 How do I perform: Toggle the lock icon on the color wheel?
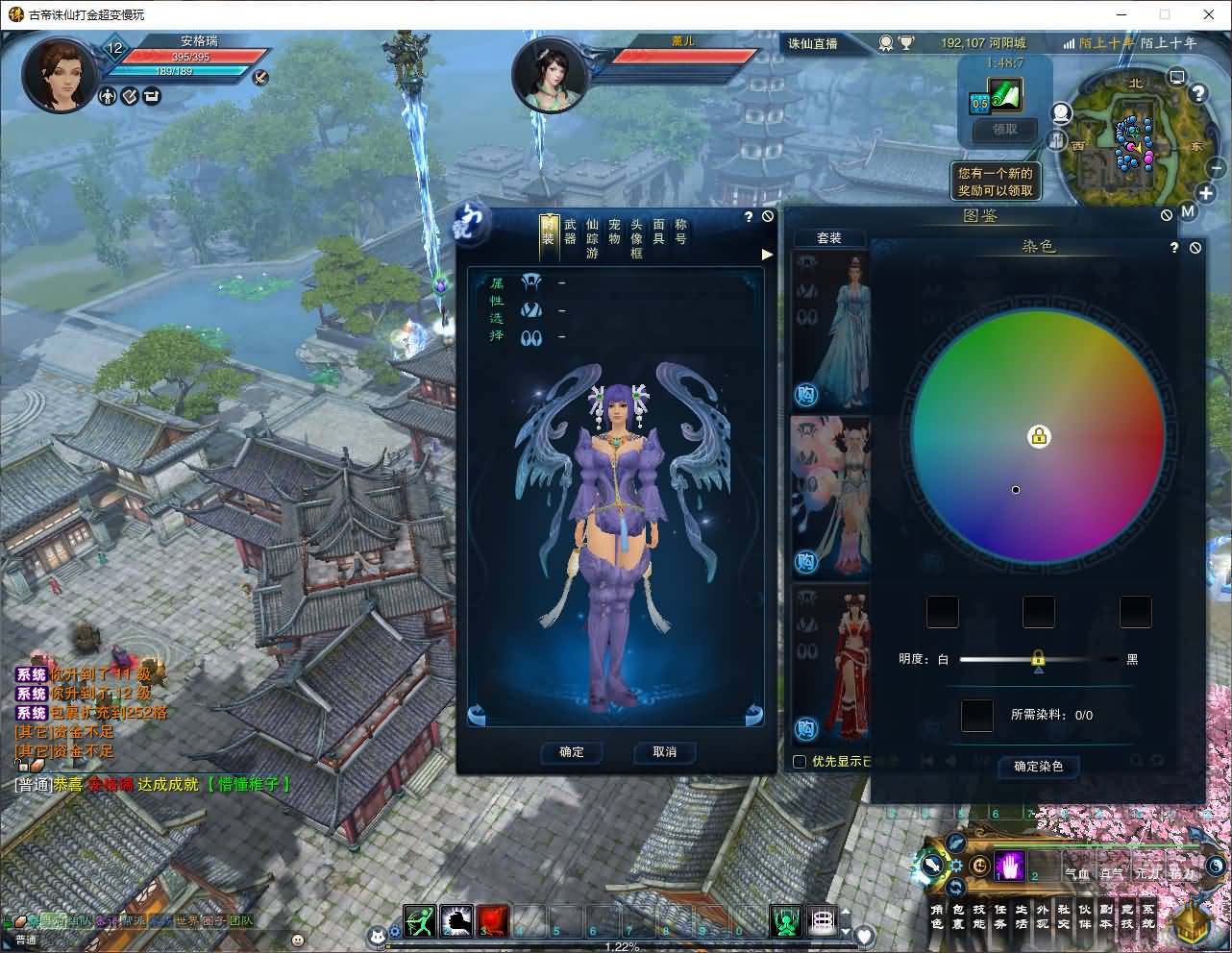[1039, 436]
